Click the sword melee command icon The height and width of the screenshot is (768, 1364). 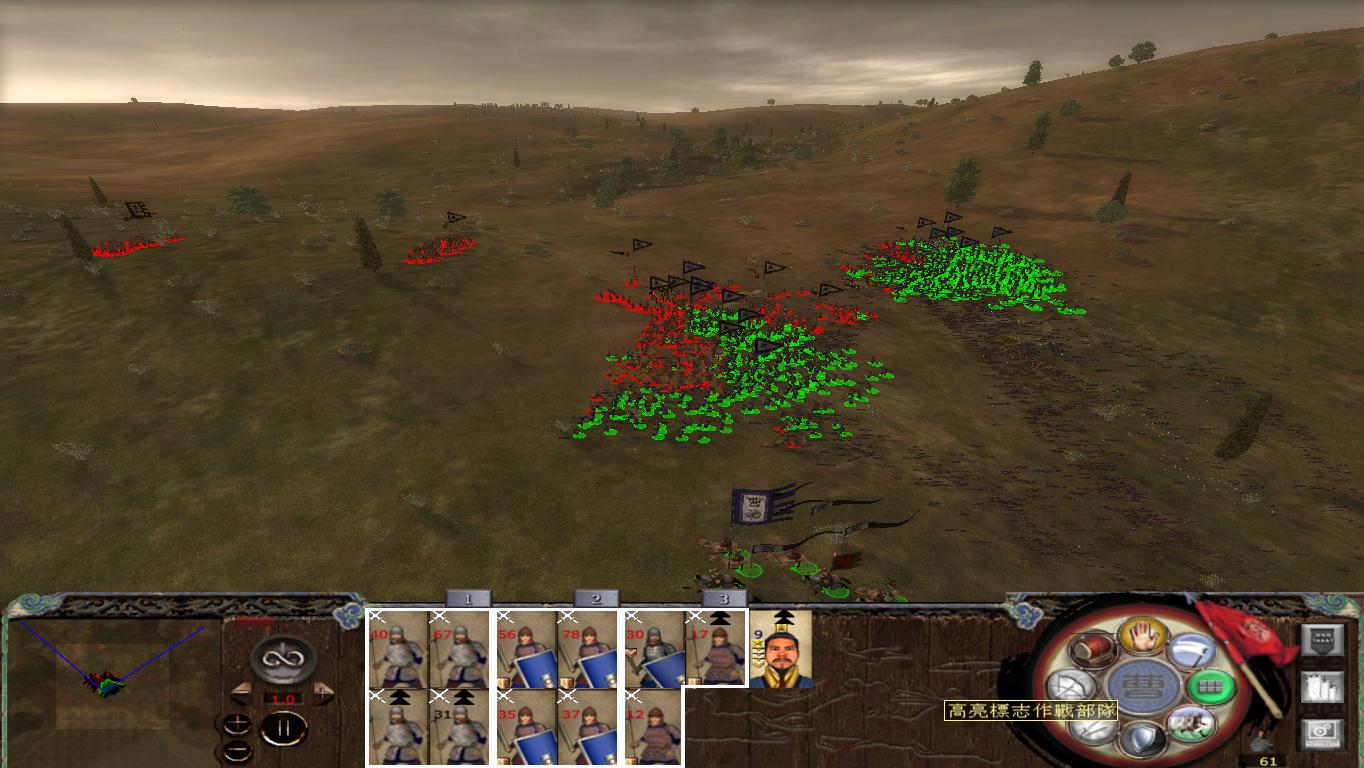point(1094,729)
